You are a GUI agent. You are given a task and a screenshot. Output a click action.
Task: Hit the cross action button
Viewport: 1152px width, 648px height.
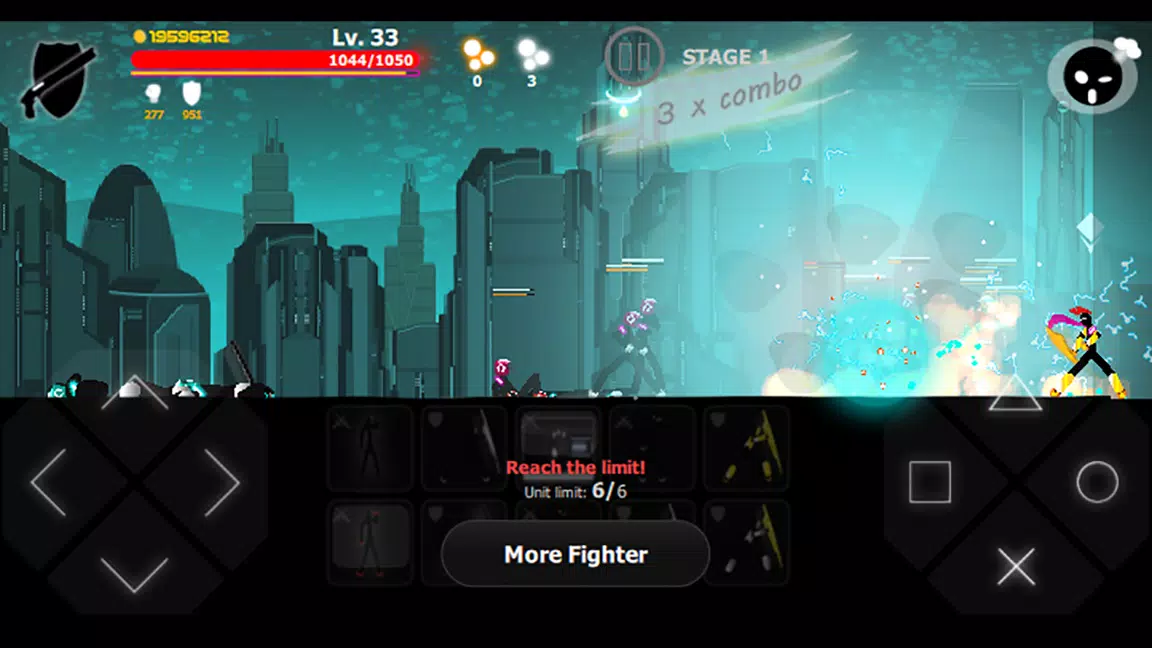pos(1016,568)
